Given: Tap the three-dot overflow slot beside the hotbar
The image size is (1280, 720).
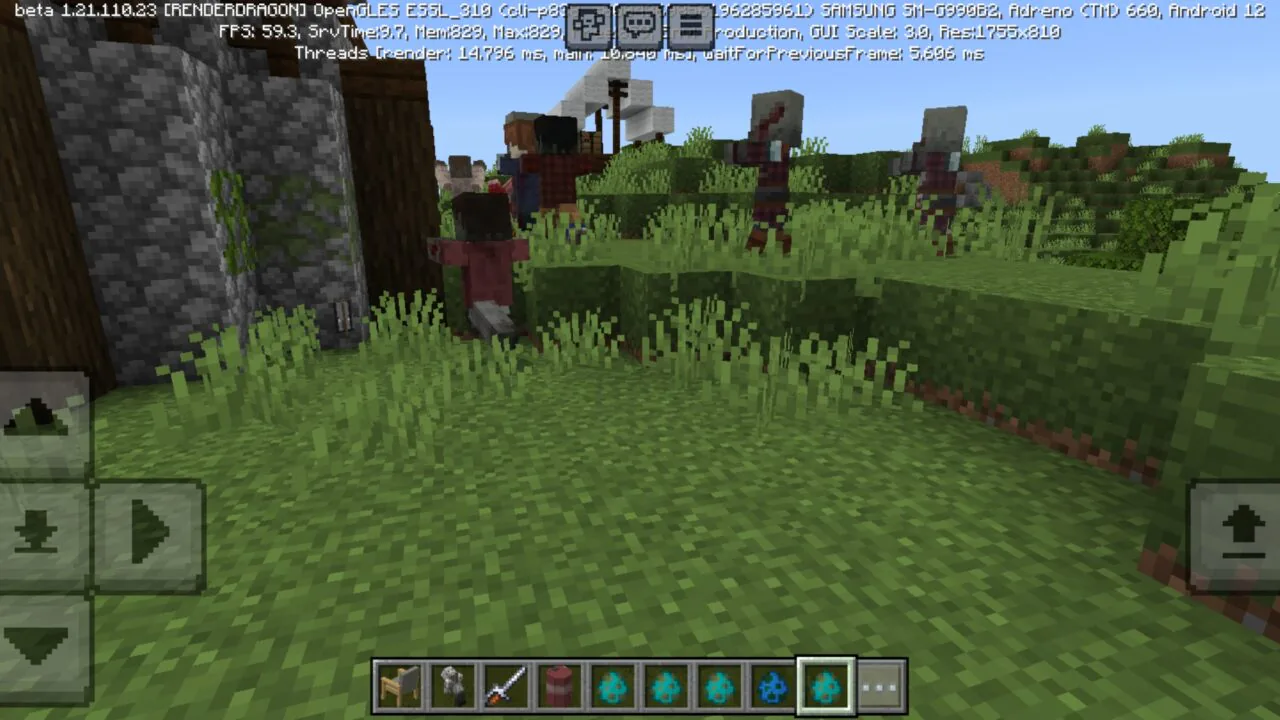Looking at the screenshot, I should [879, 685].
